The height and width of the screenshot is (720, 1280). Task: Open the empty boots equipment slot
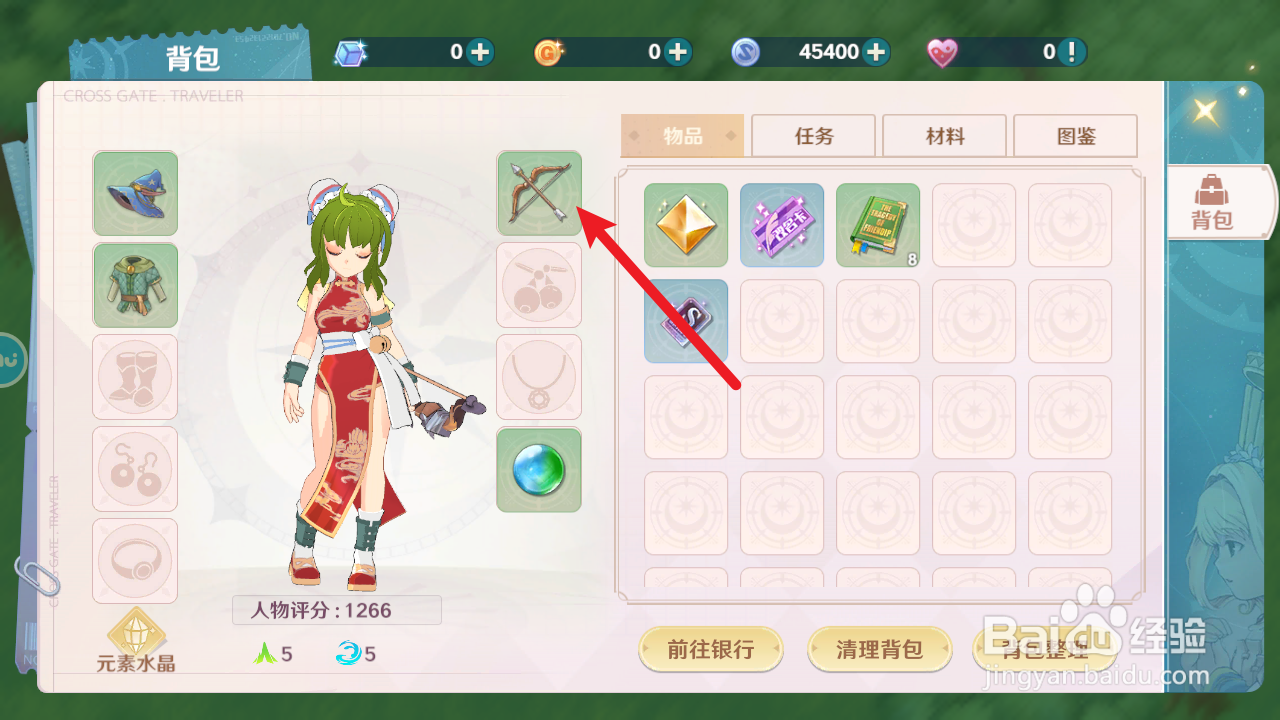pos(135,377)
